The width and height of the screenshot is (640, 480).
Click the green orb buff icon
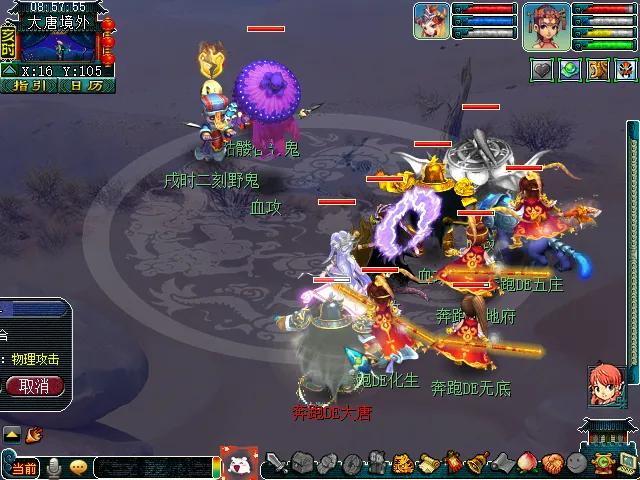[570, 69]
